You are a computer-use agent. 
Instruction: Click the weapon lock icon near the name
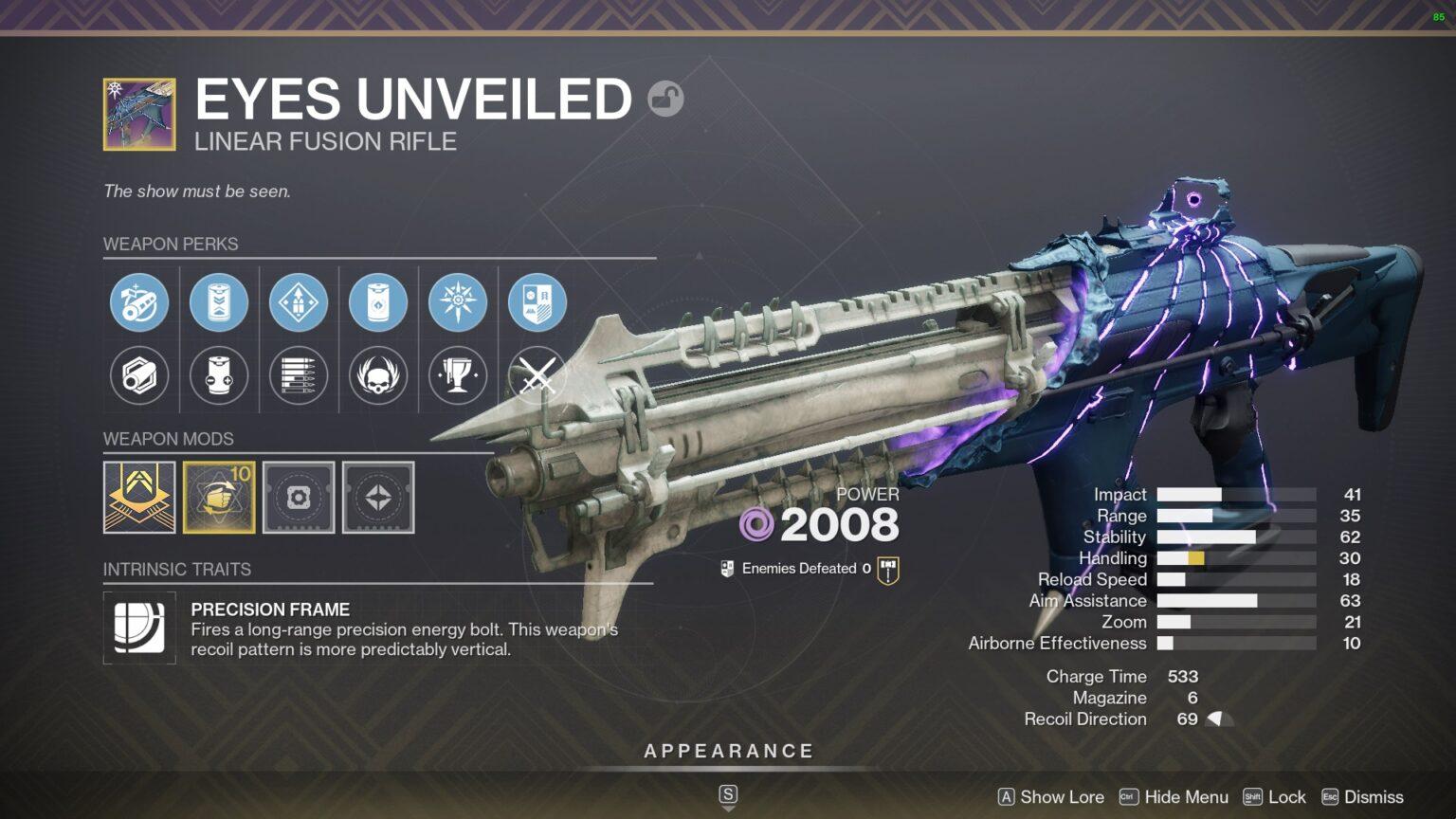coord(666,99)
